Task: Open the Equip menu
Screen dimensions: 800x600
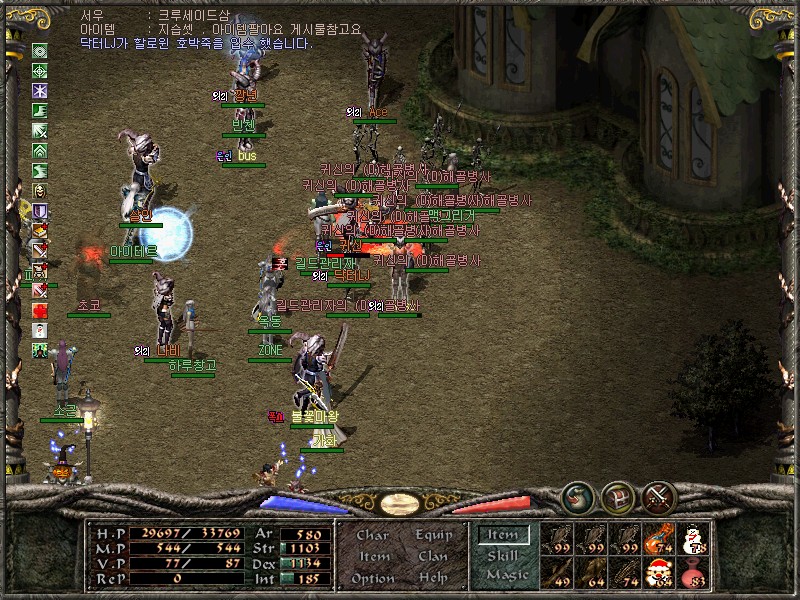Action: [x=432, y=536]
